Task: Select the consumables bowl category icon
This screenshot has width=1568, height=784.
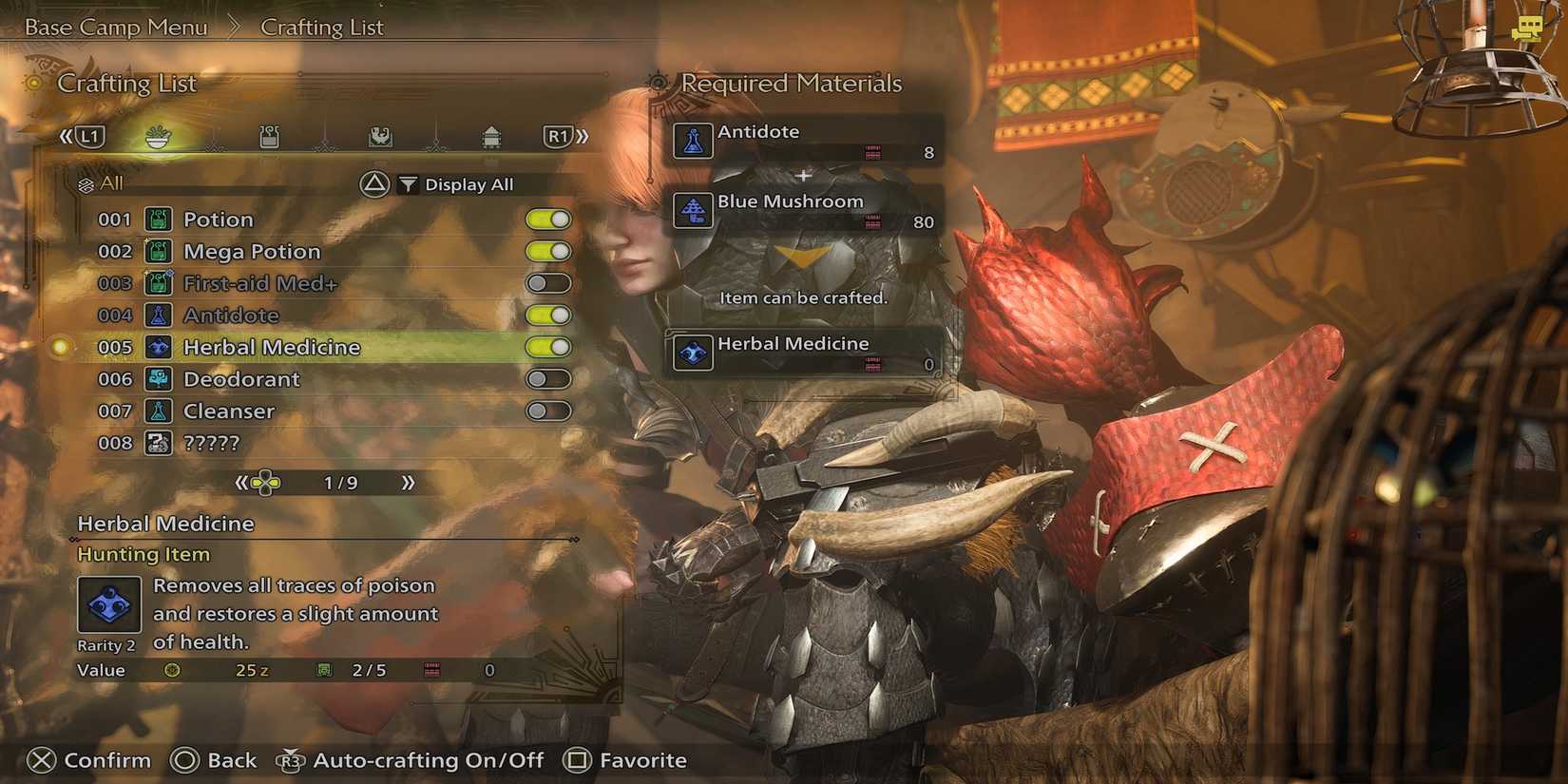Action: click(x=157, y=138)
